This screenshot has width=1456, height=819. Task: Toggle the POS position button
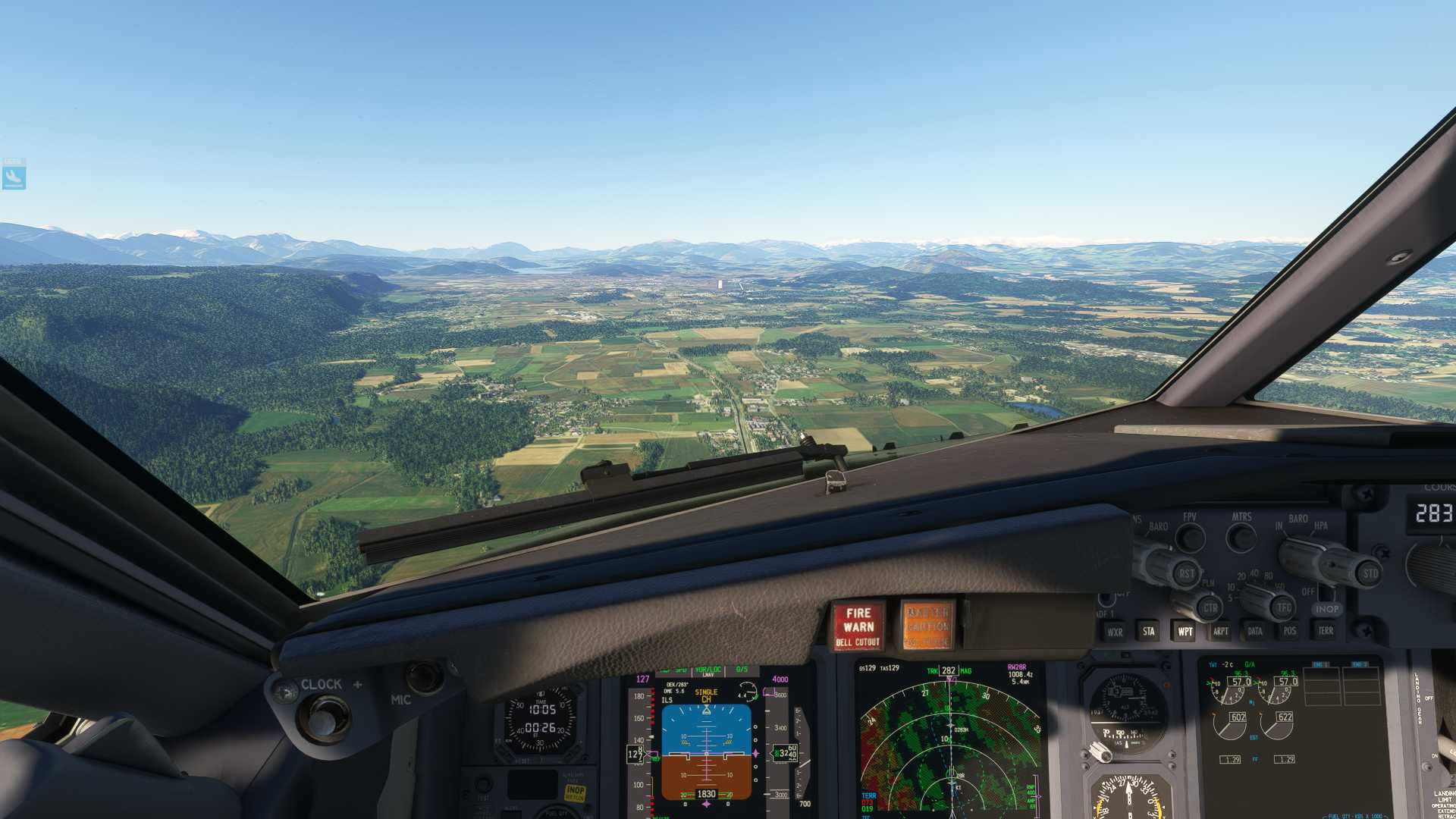1290,631
